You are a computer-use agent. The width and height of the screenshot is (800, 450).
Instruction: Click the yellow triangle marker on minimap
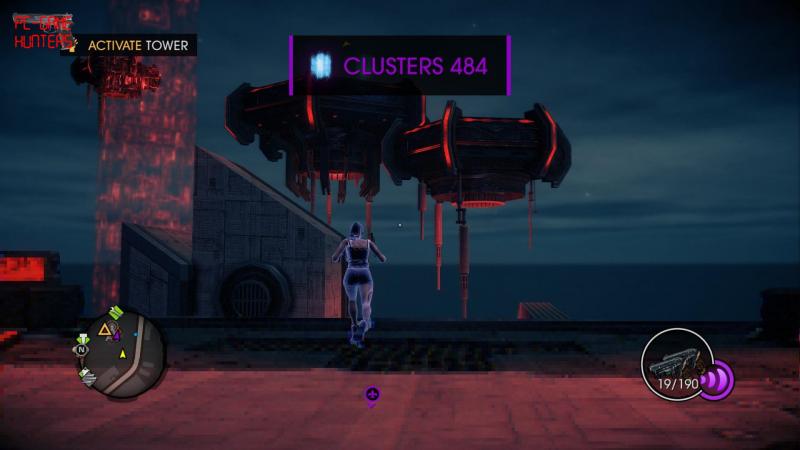coord(104,329)
